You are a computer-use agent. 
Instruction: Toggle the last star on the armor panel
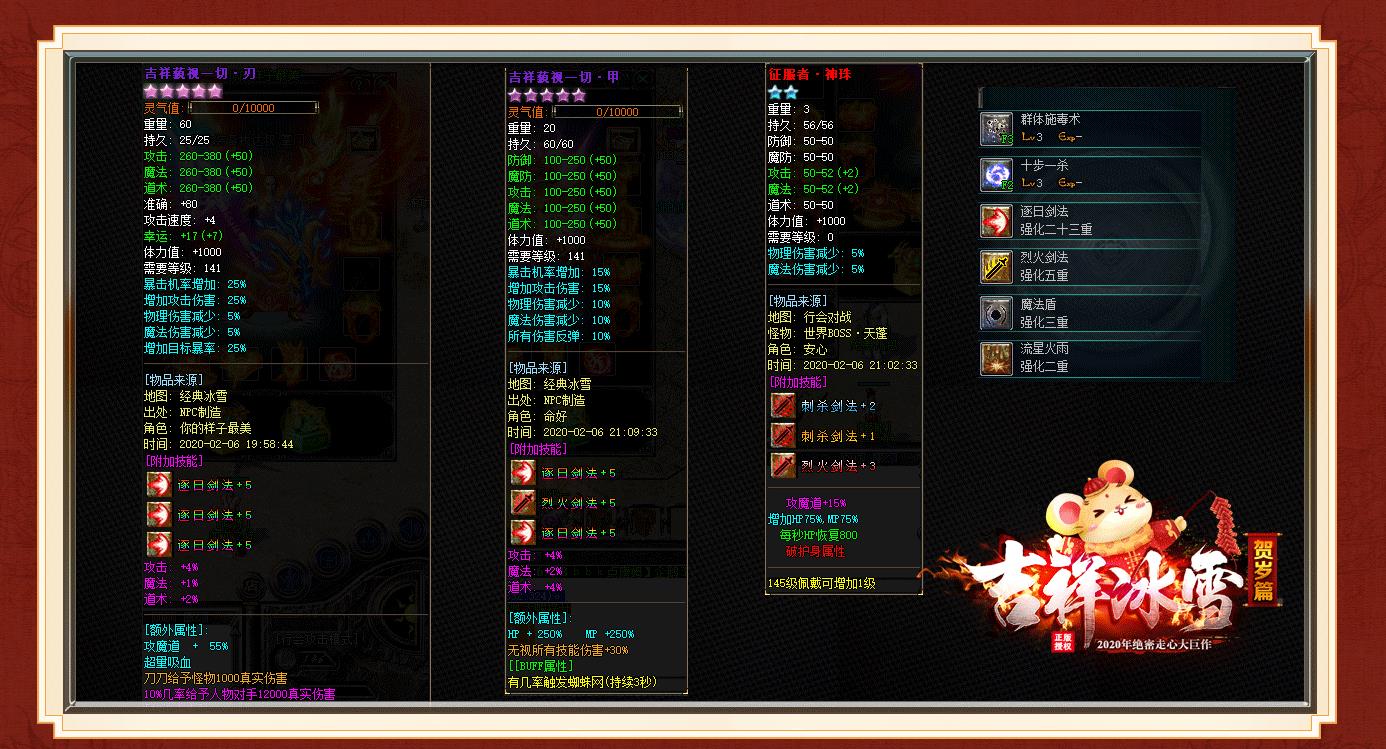click(579, 93)
